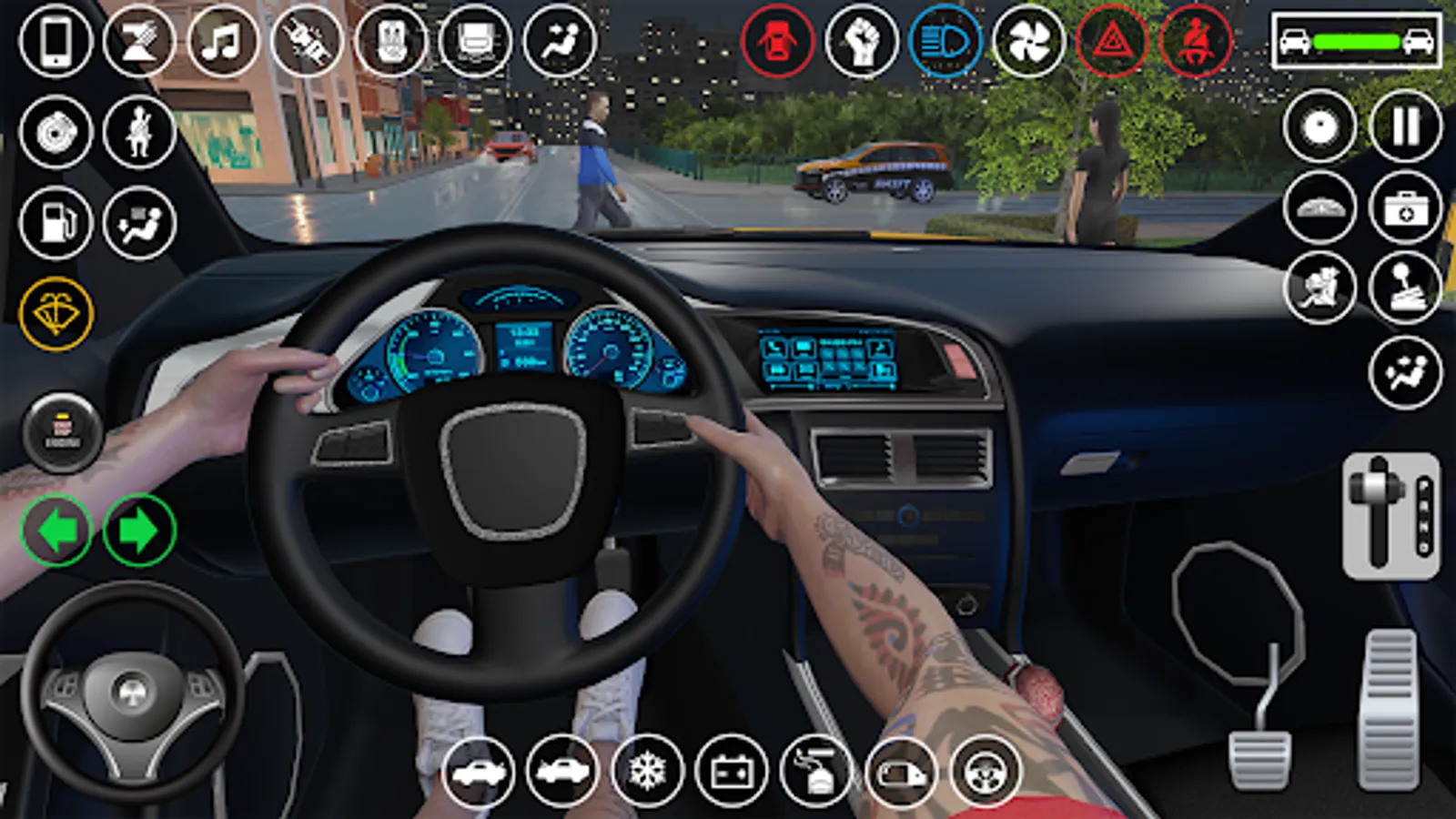Turn on the fan icon button

coord(1028,42)
